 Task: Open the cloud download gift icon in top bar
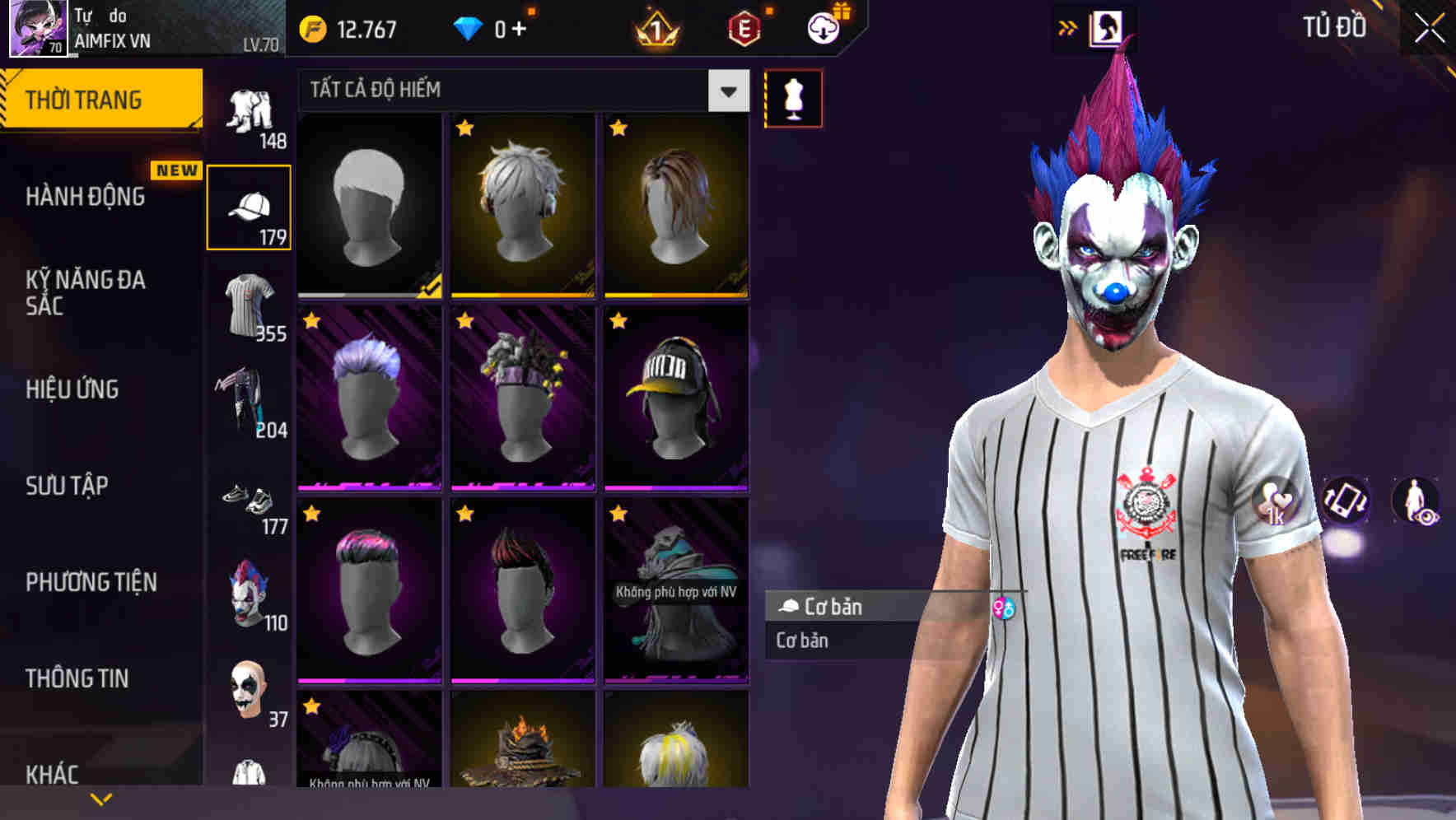(x=822, y=27)
